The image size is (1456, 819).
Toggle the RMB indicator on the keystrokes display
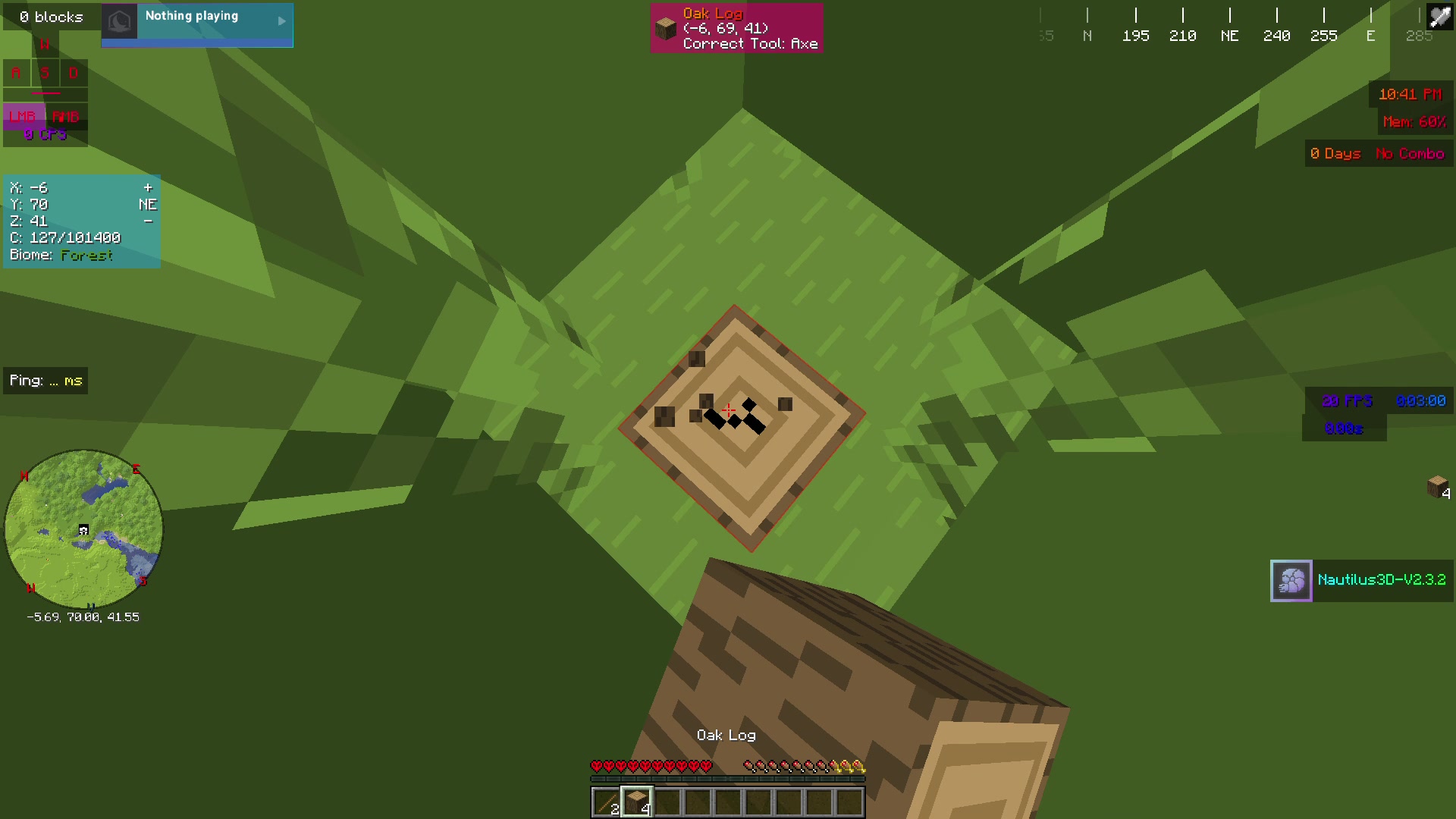tap(67, 117)
